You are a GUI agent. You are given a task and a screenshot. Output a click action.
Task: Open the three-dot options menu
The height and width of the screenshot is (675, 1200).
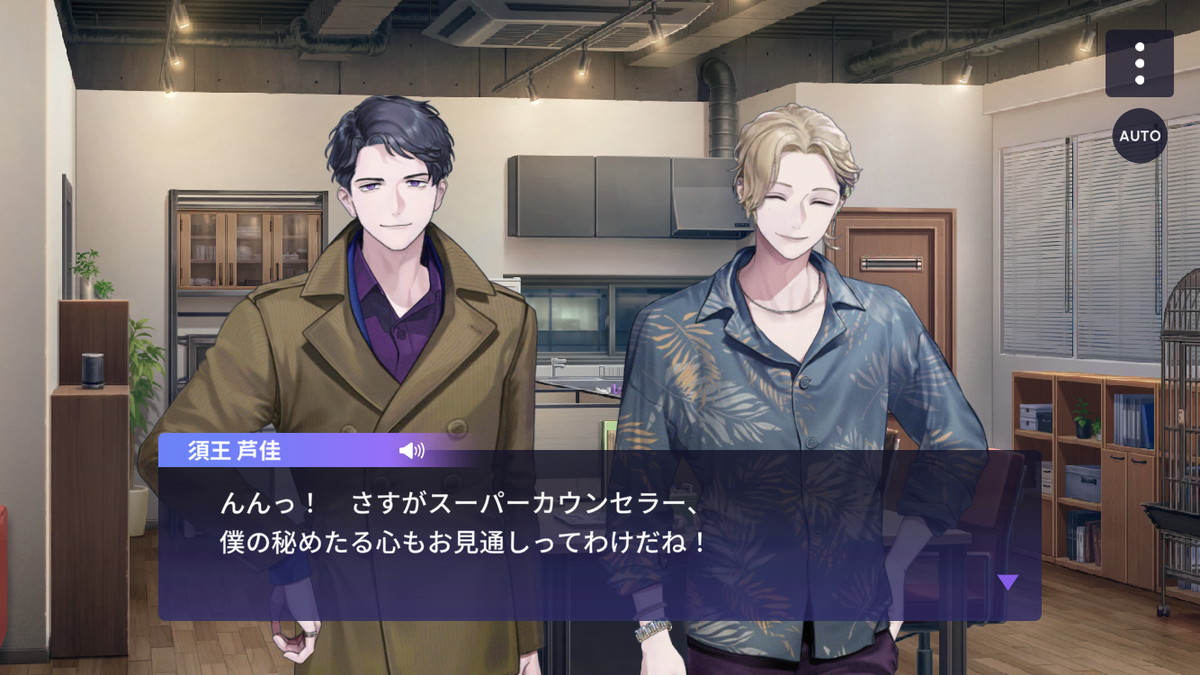[x=1139, y=63]
